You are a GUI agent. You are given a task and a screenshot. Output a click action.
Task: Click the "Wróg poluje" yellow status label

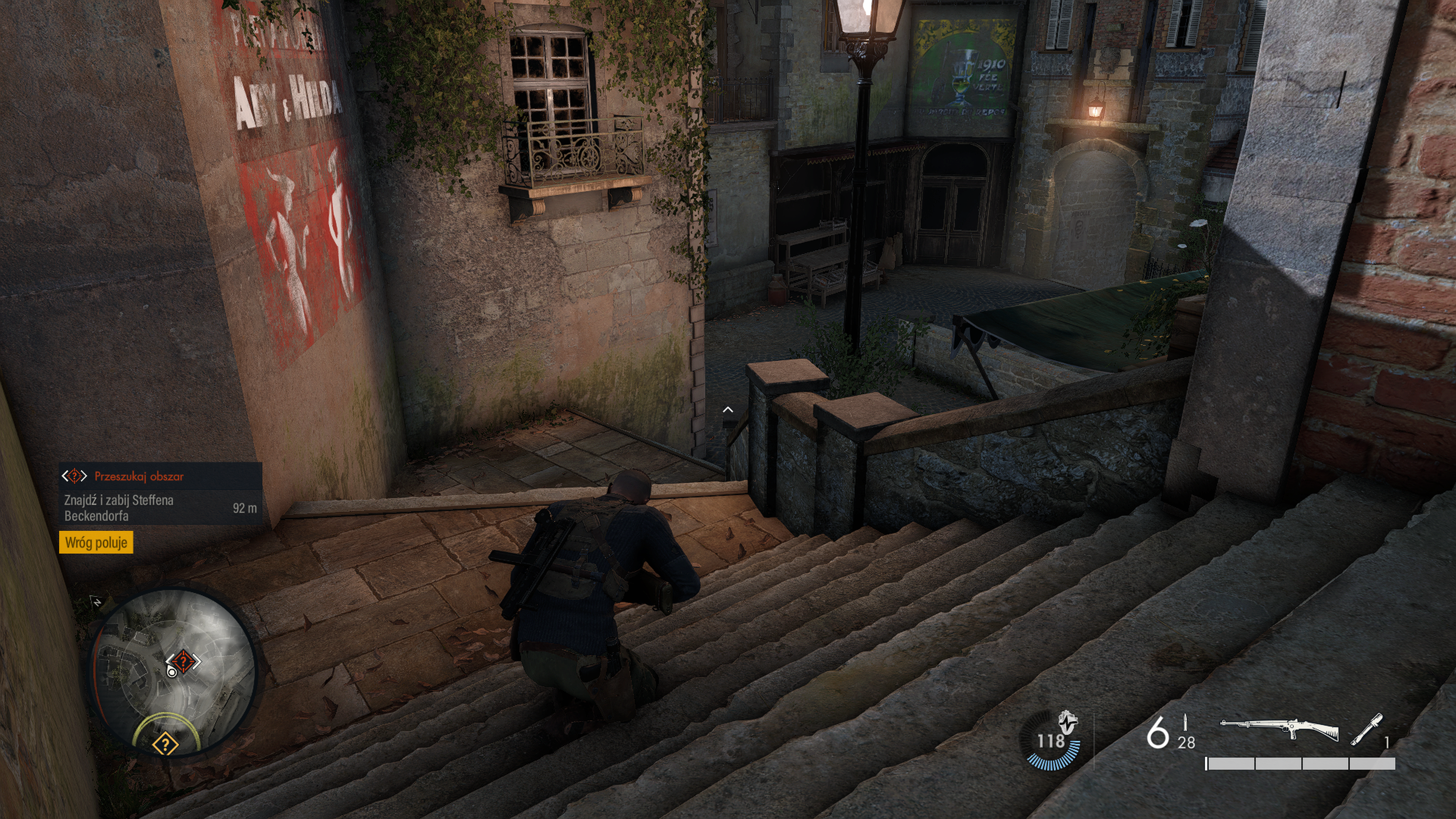click(x=96, y=543)
